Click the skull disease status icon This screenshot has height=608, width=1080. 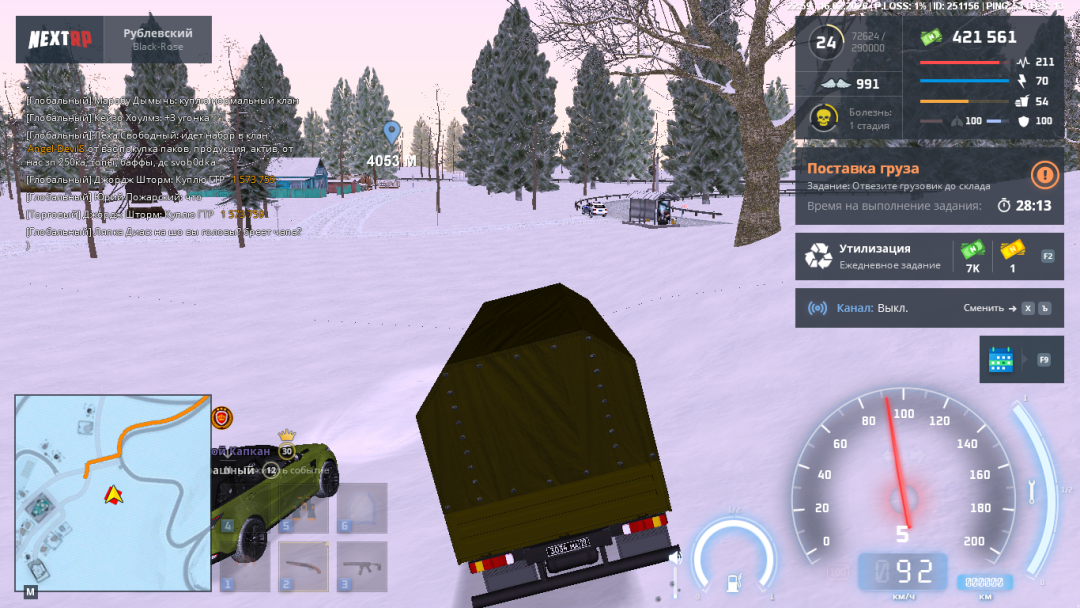pyautogui.click(x=823, y=118)
